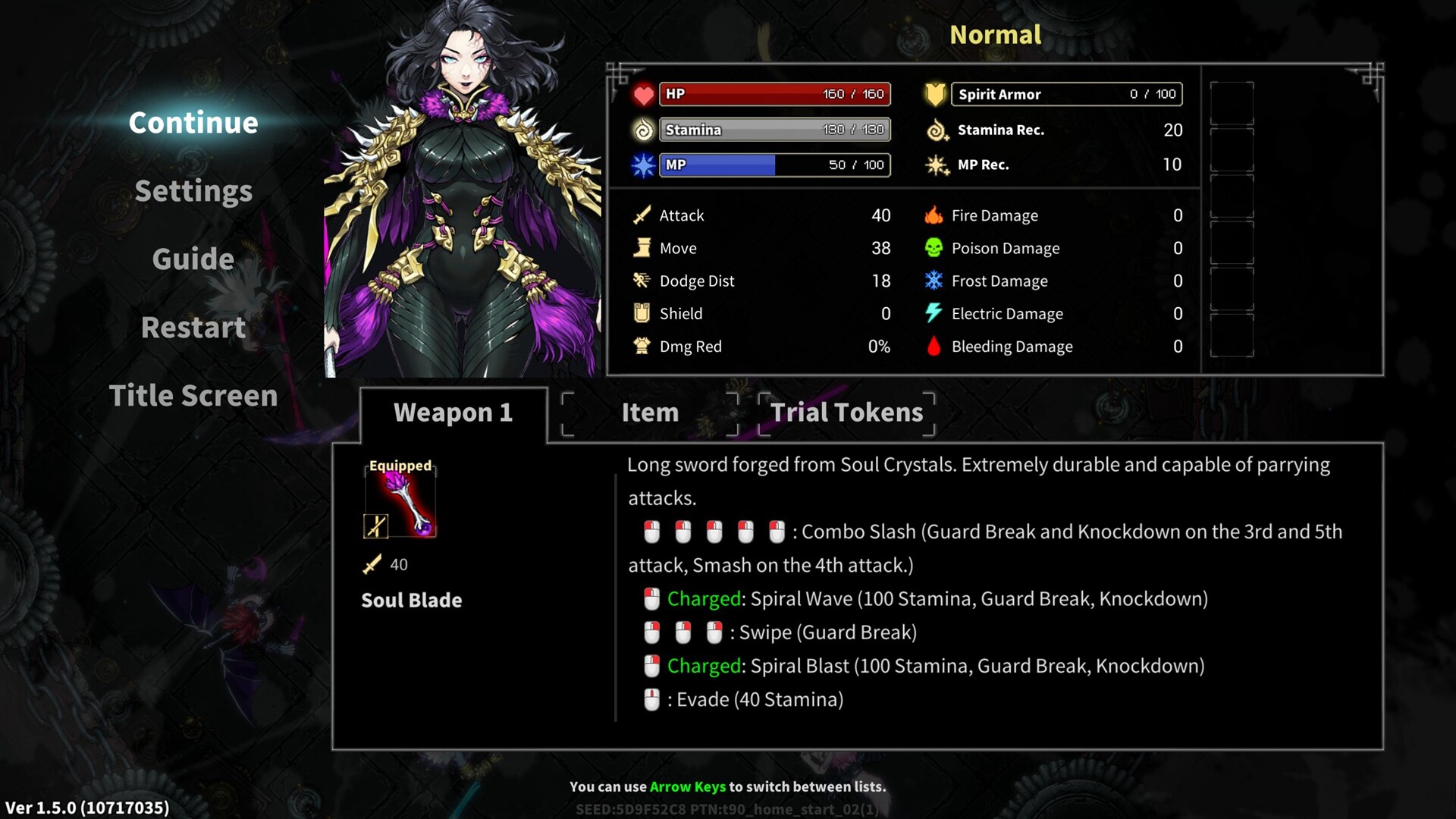Viewport: 1456px width, 819px height.
Task: Switch to the Item tab
Action: tap(649, 413)
